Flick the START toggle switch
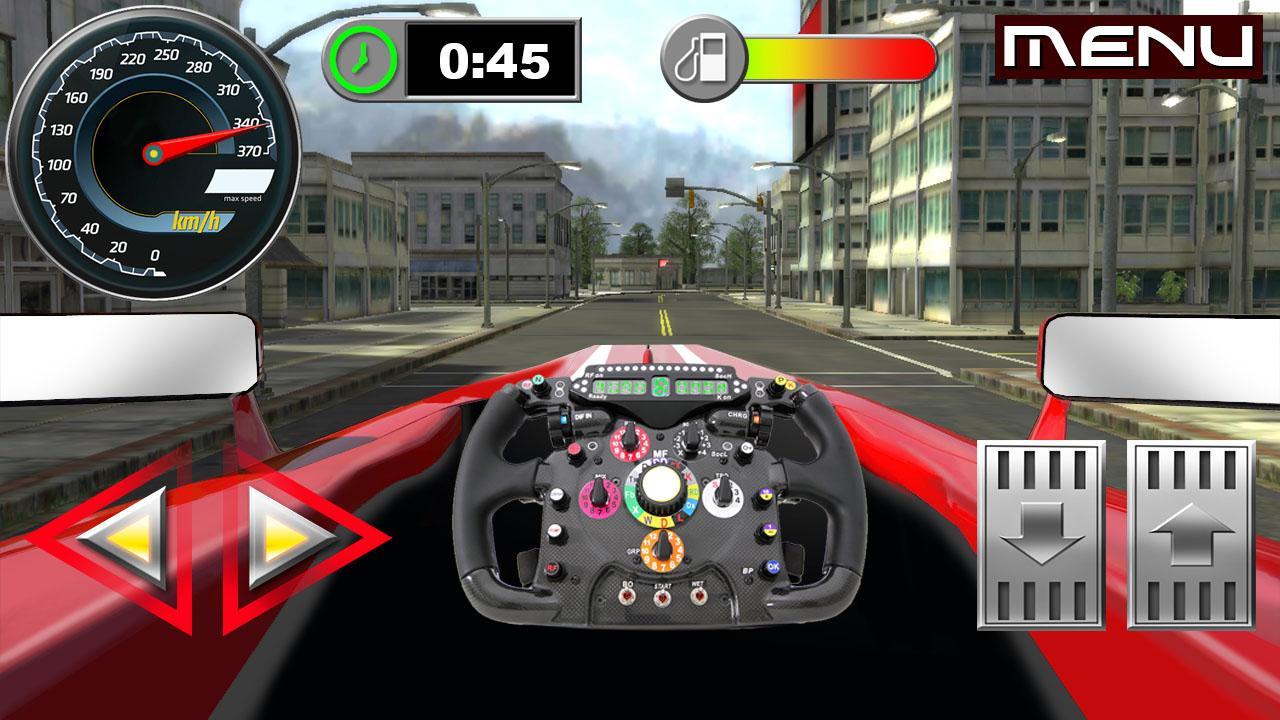 pos(661,598)
